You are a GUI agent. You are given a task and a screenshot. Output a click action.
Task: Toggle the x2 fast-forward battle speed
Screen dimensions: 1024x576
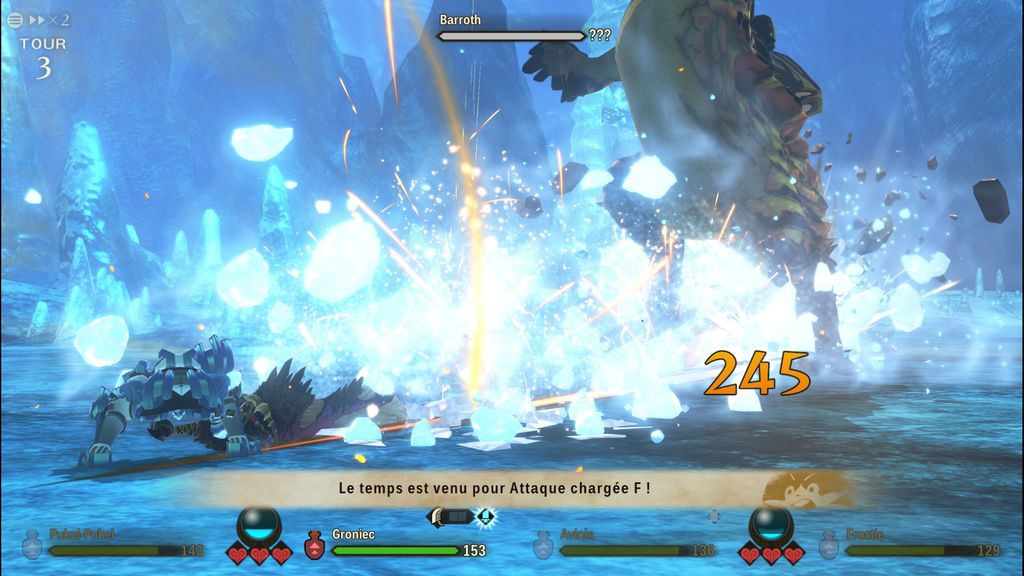coord(49,19)
